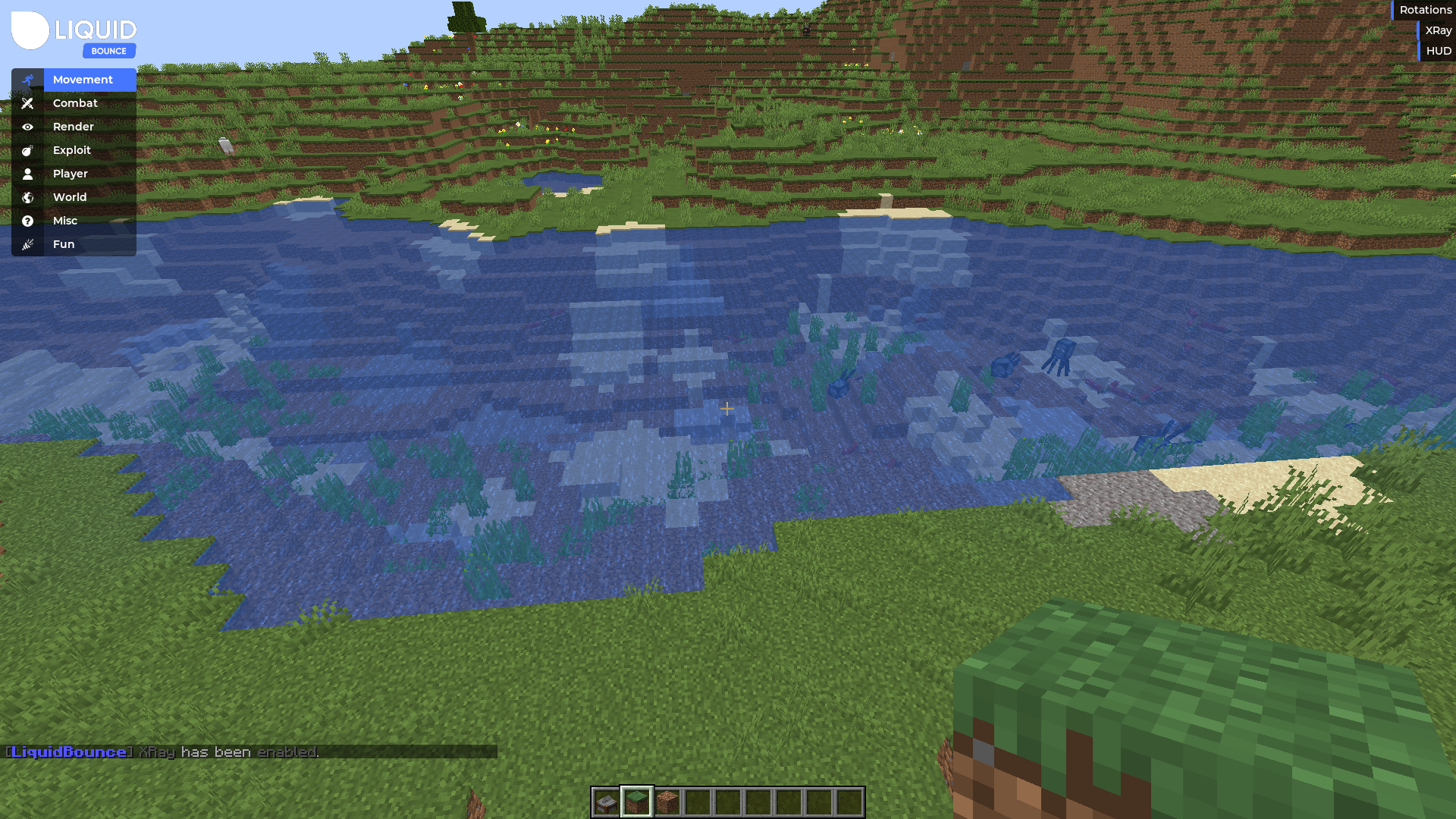
Task: Select the Misc question-mark icon
Action: pyautogui.click(x=28, y=221)
